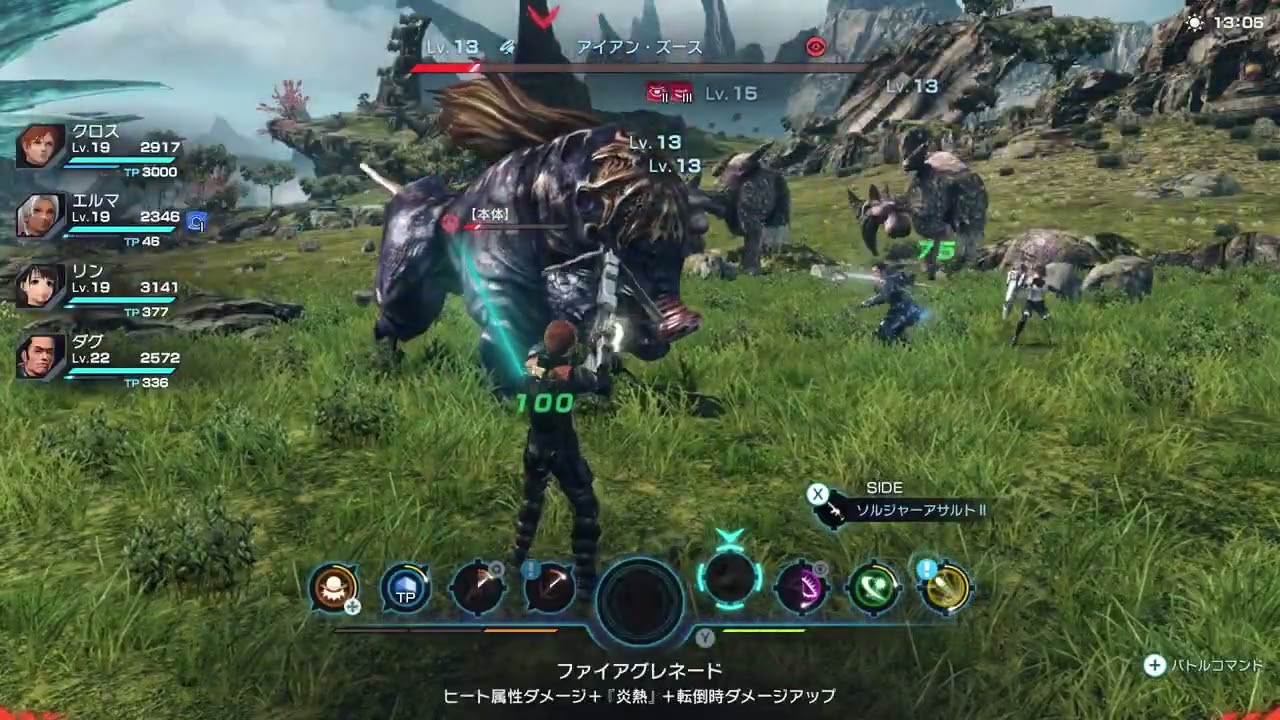Select party member リン portrait
Viewport: 1280px width, 720px height.
[41, 286]
